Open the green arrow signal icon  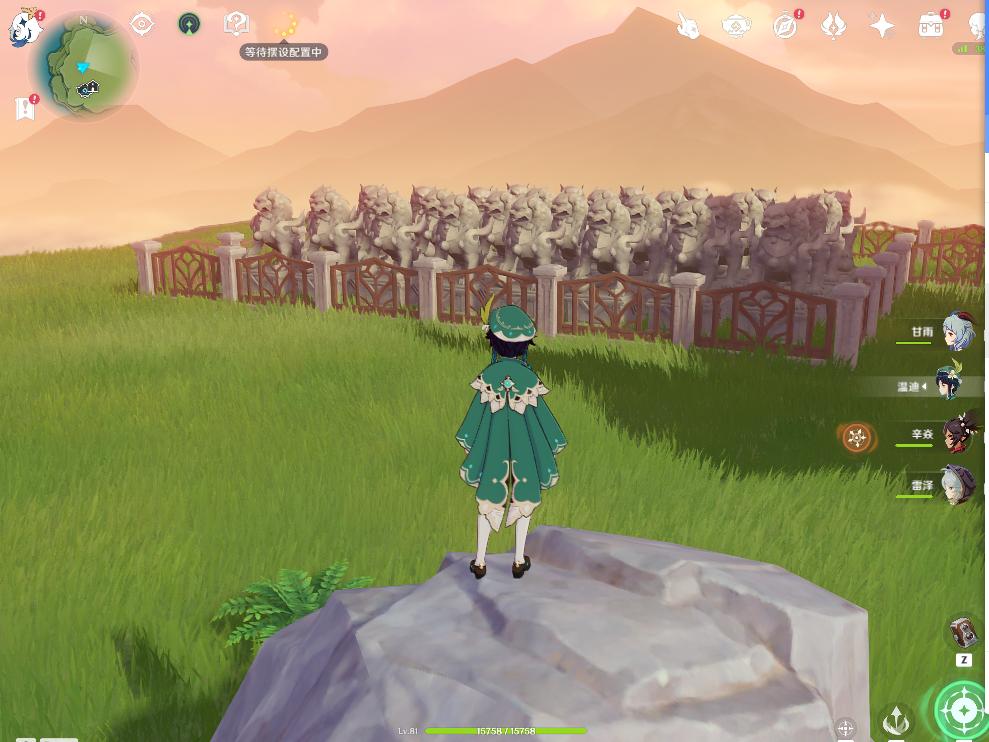189,24
